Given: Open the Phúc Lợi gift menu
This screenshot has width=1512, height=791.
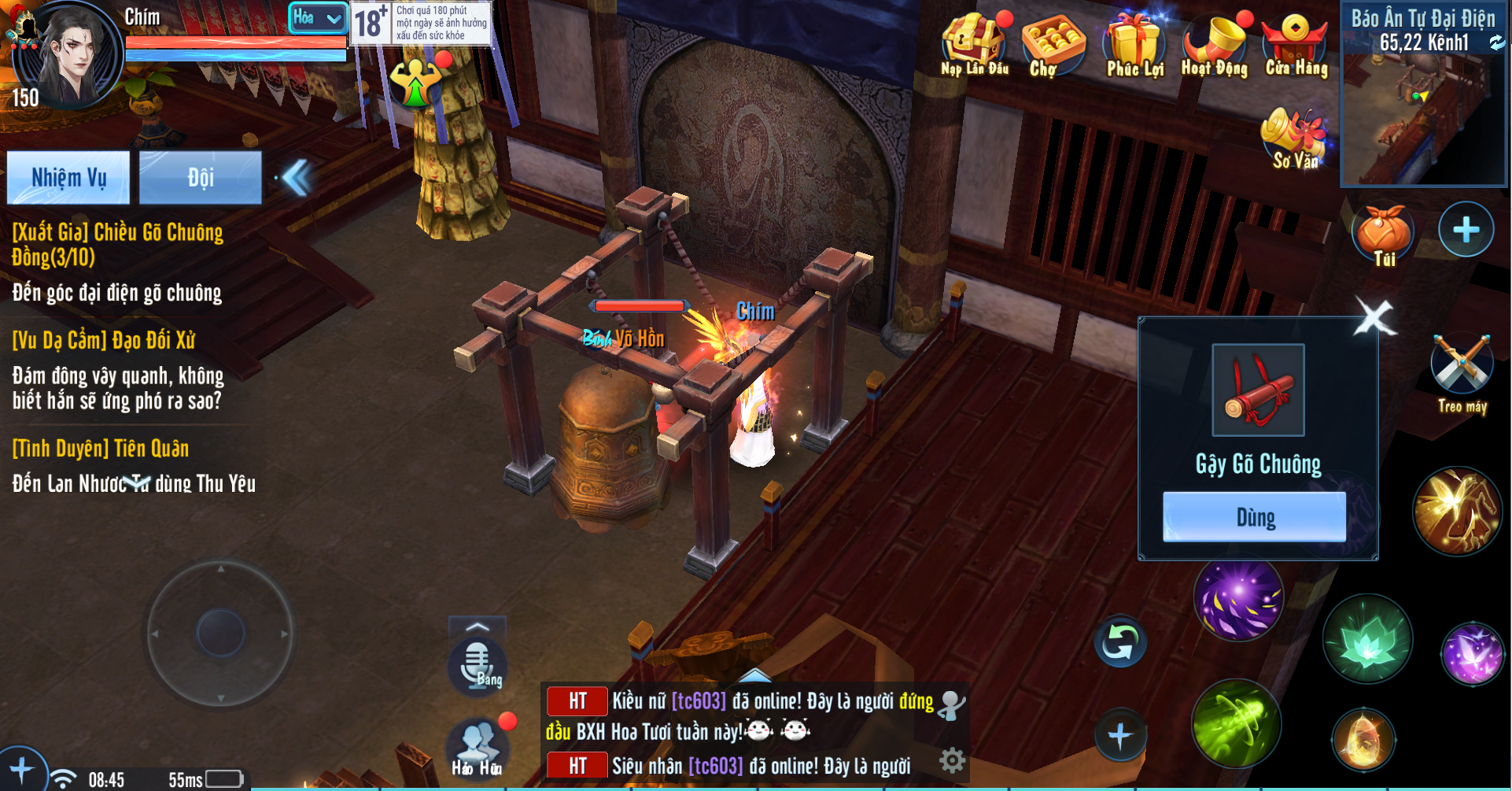Looking at the screenshot, I should click(x=1134, y=44).
